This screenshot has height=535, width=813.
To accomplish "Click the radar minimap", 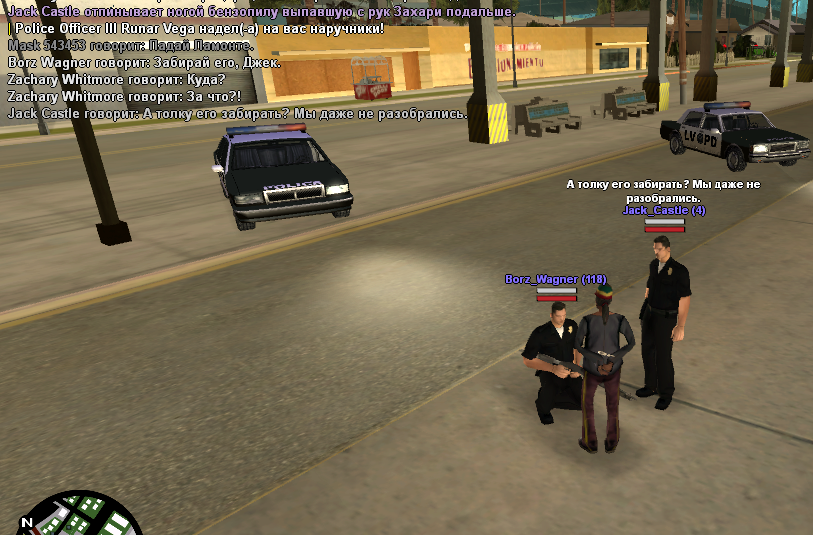I will coord(82,517).
